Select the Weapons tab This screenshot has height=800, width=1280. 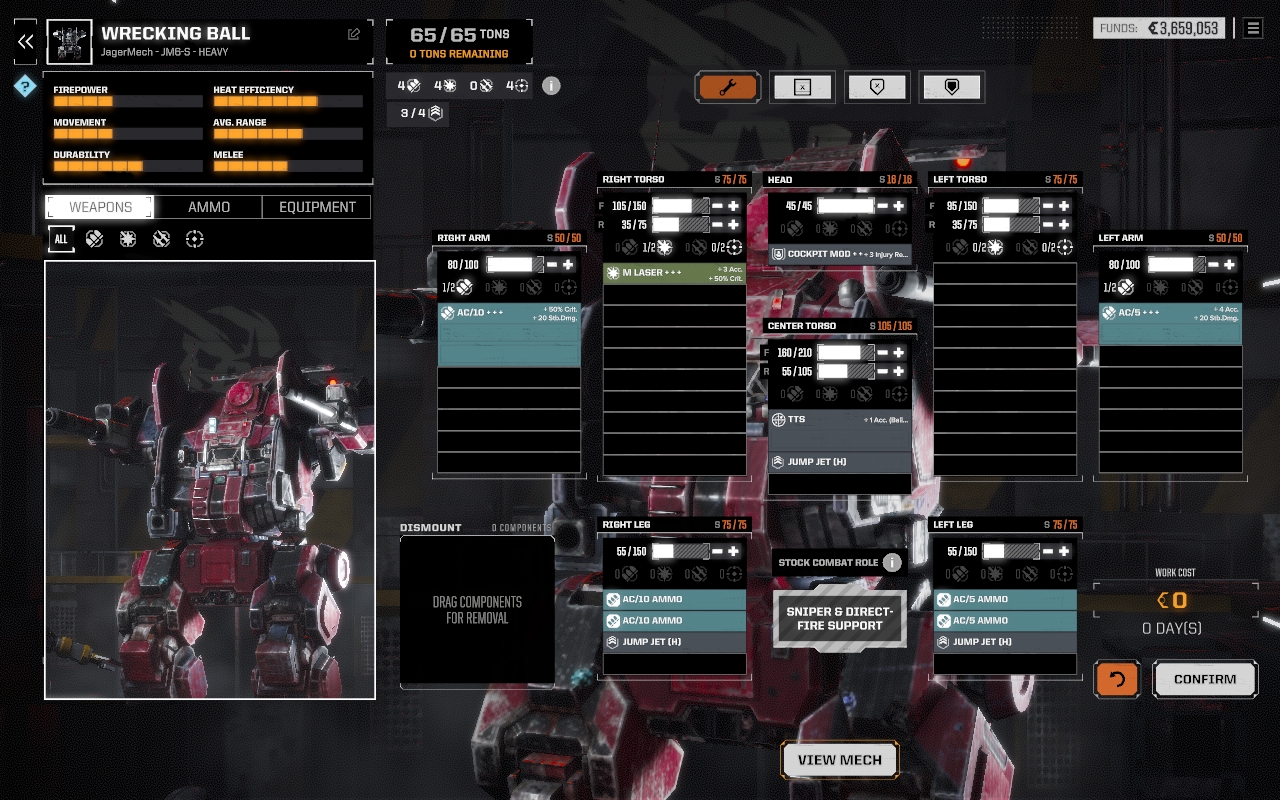point(100,207)
